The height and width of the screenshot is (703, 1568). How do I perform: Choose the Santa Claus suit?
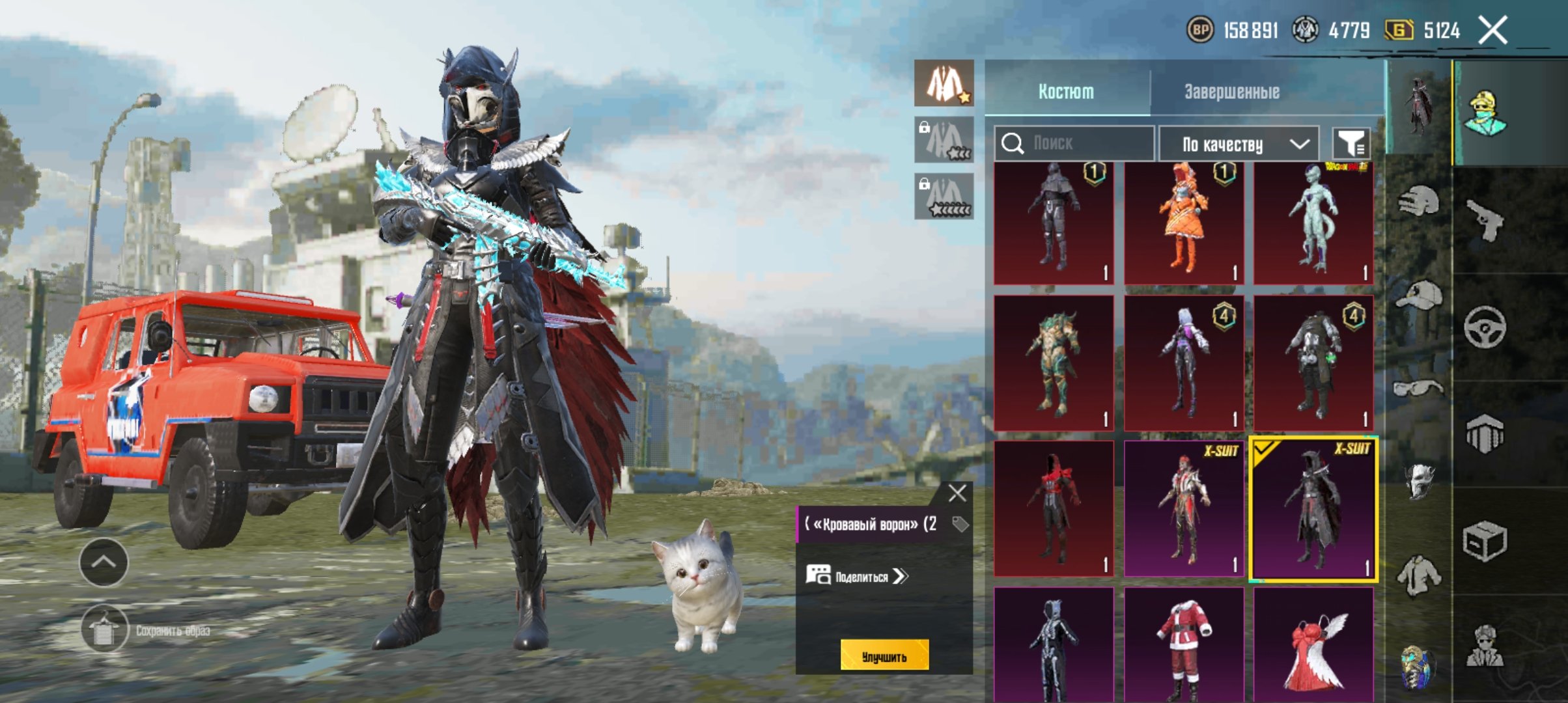tap(1183, 644)
